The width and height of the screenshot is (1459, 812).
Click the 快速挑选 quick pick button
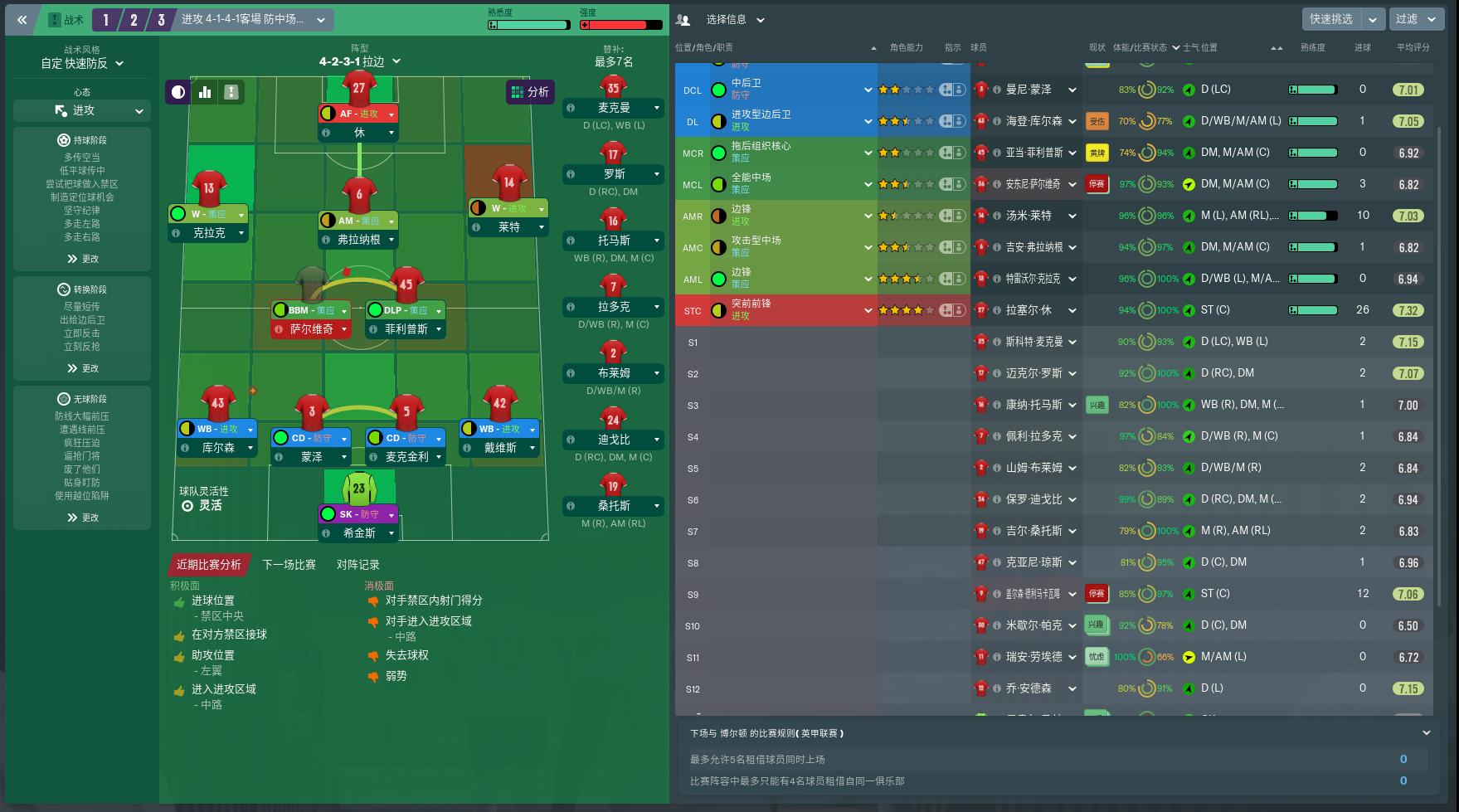click(1330, 19)
